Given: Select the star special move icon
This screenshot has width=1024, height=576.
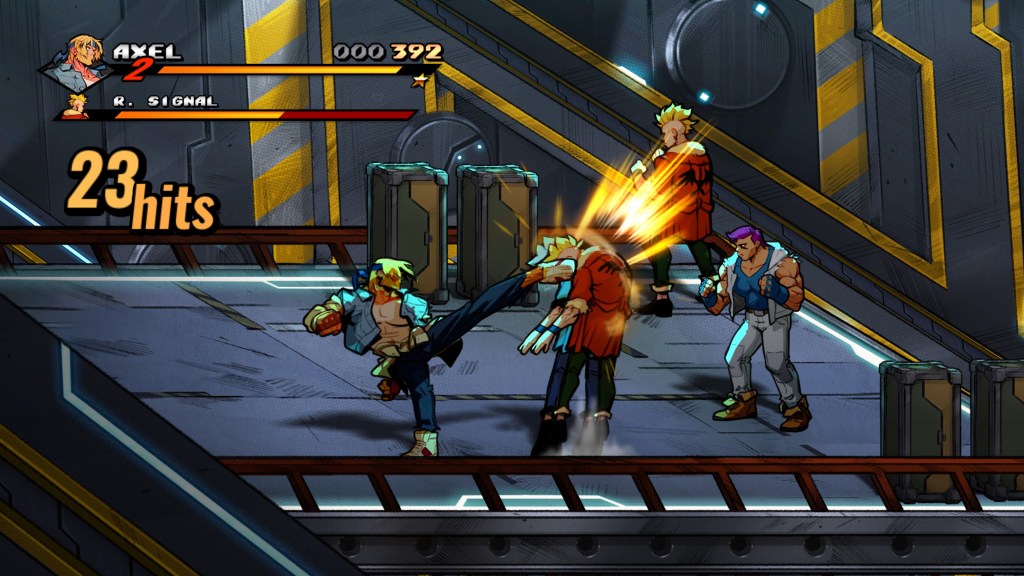Looking at the screenshot, I should [421, 78].
